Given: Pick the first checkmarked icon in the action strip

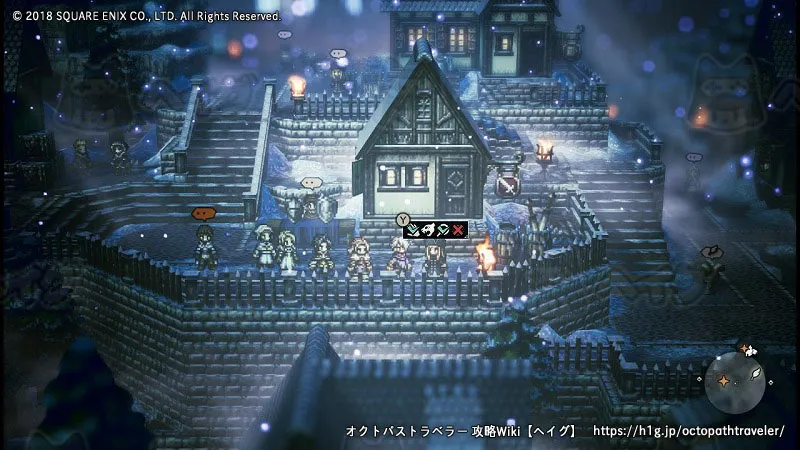Looking at the screenshot, I should click(x=412, y=231).
